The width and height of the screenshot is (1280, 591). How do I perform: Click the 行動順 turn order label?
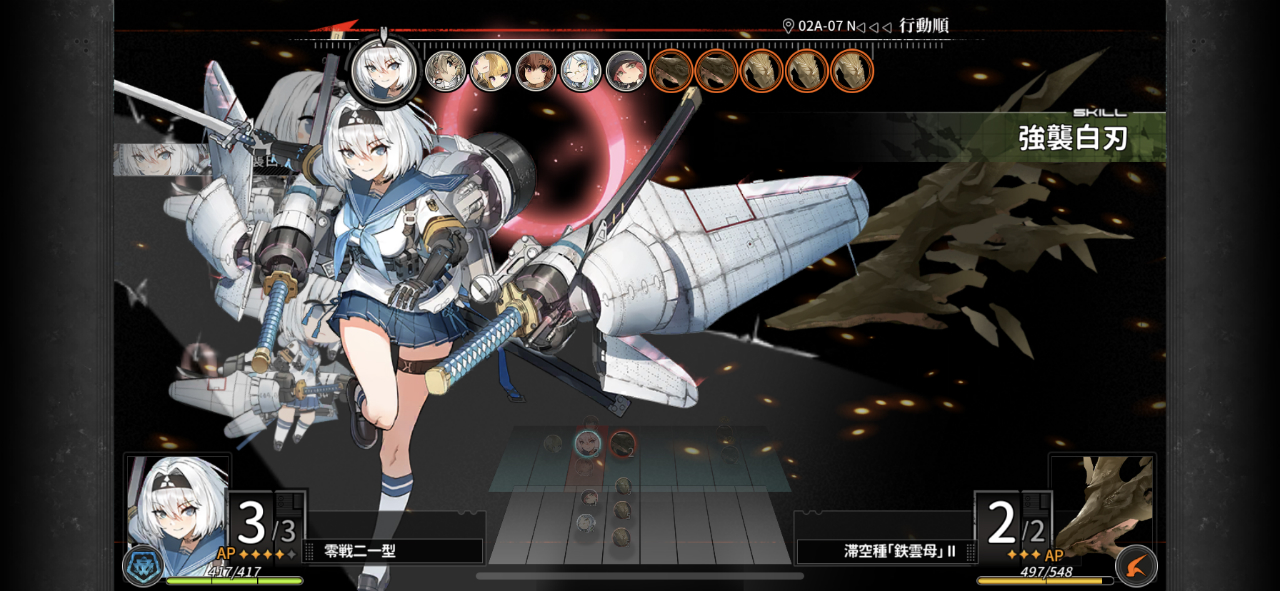coord(923,26)
